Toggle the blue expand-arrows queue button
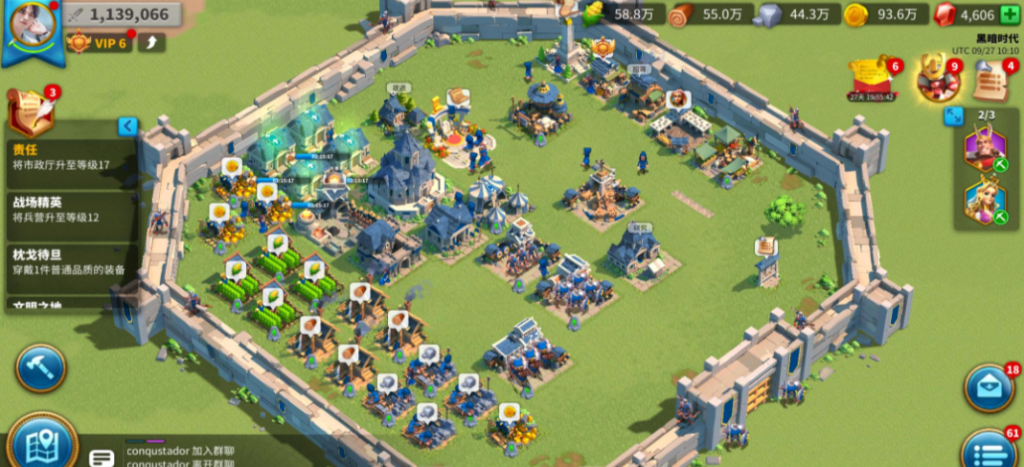This screenshot has height=467, width=1024. point(953,116)
